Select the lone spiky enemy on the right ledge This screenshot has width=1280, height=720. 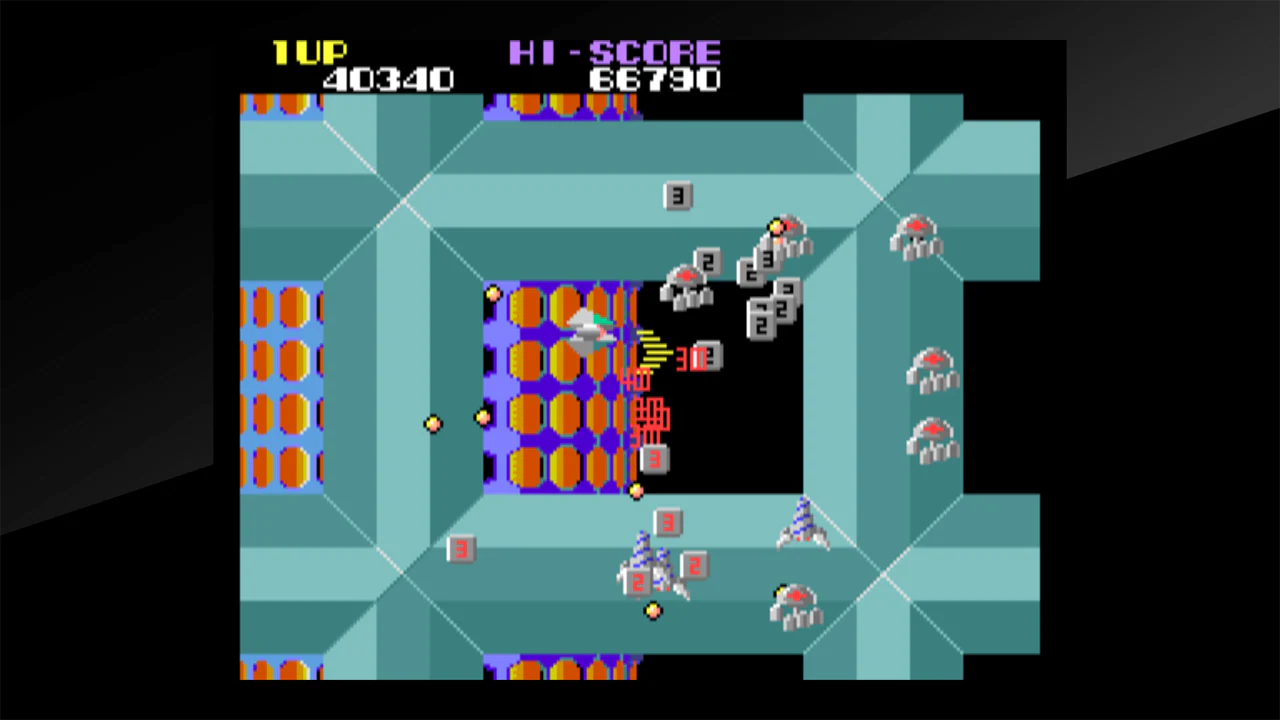802,525
